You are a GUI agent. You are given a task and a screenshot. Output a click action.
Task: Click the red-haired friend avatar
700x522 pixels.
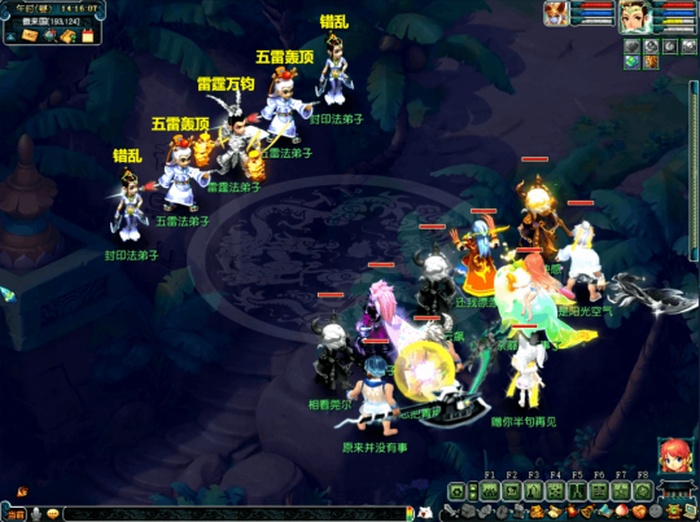(675, 456)
